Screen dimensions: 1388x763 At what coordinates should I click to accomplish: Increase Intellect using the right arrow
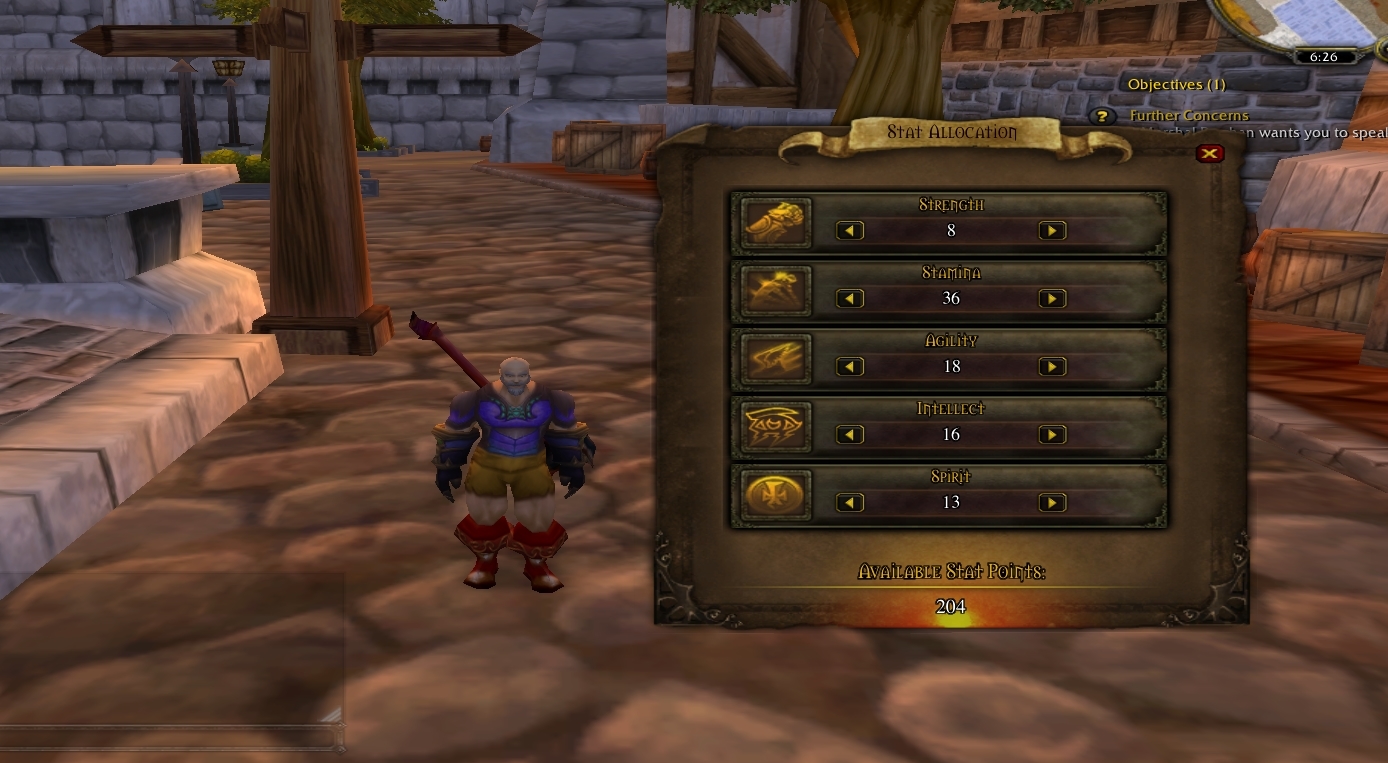1052,435
